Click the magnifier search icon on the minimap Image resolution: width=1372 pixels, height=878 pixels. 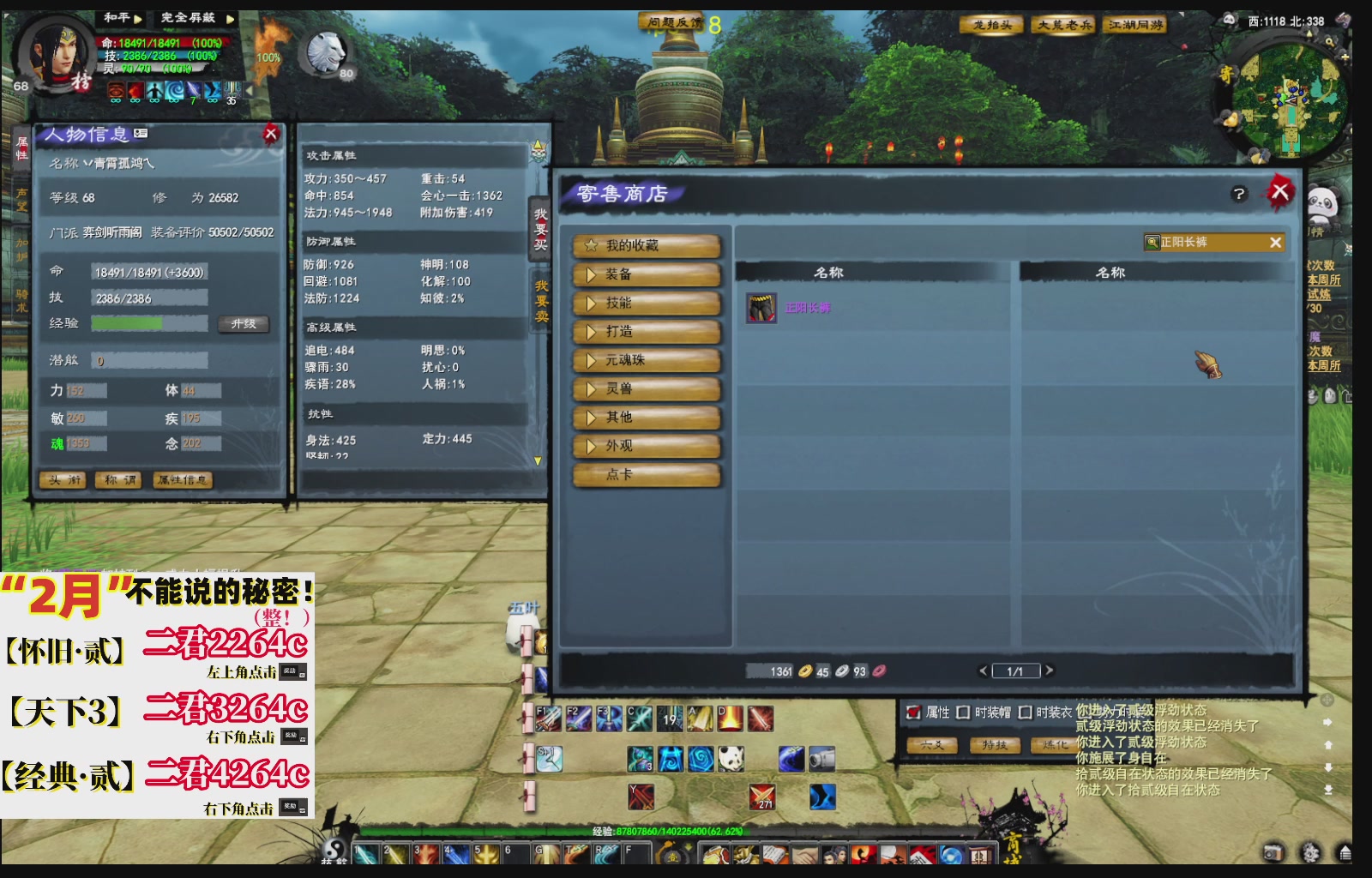[1329, 41]
